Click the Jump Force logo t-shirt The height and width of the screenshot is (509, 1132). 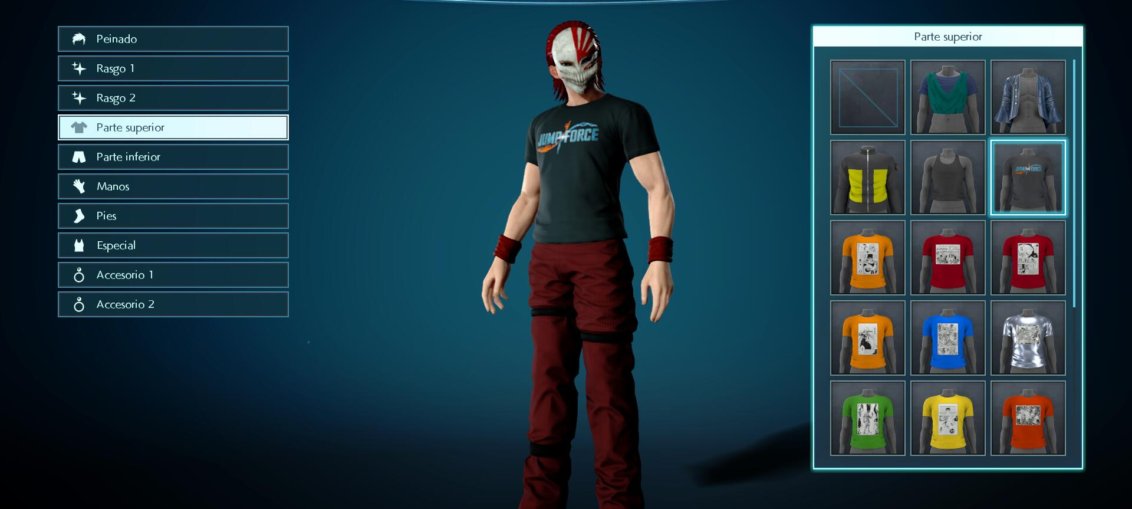(1028, 177)
